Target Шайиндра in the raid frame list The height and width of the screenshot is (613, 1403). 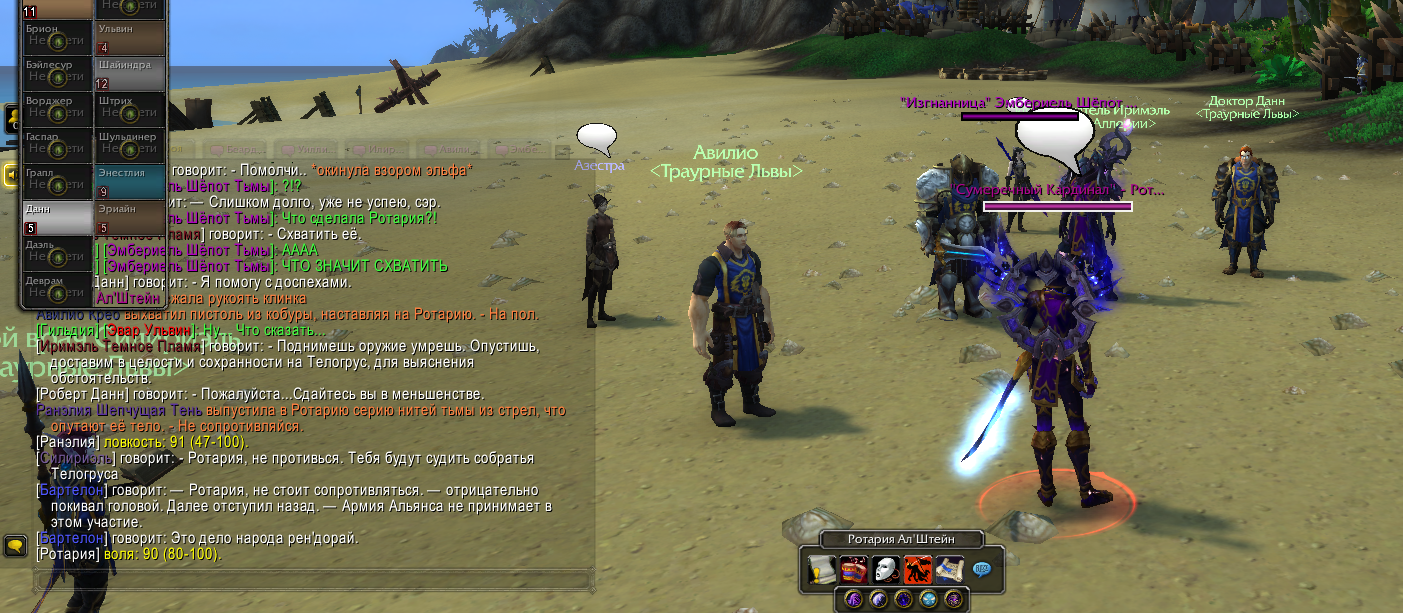point(130,74)
